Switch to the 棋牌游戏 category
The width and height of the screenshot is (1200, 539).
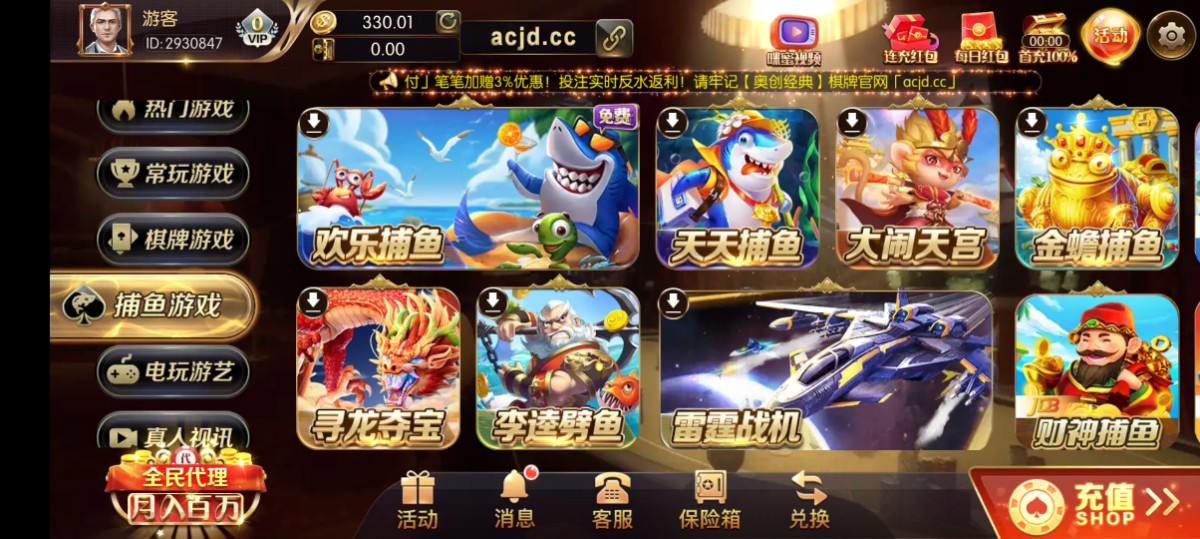tap(174, 239)
